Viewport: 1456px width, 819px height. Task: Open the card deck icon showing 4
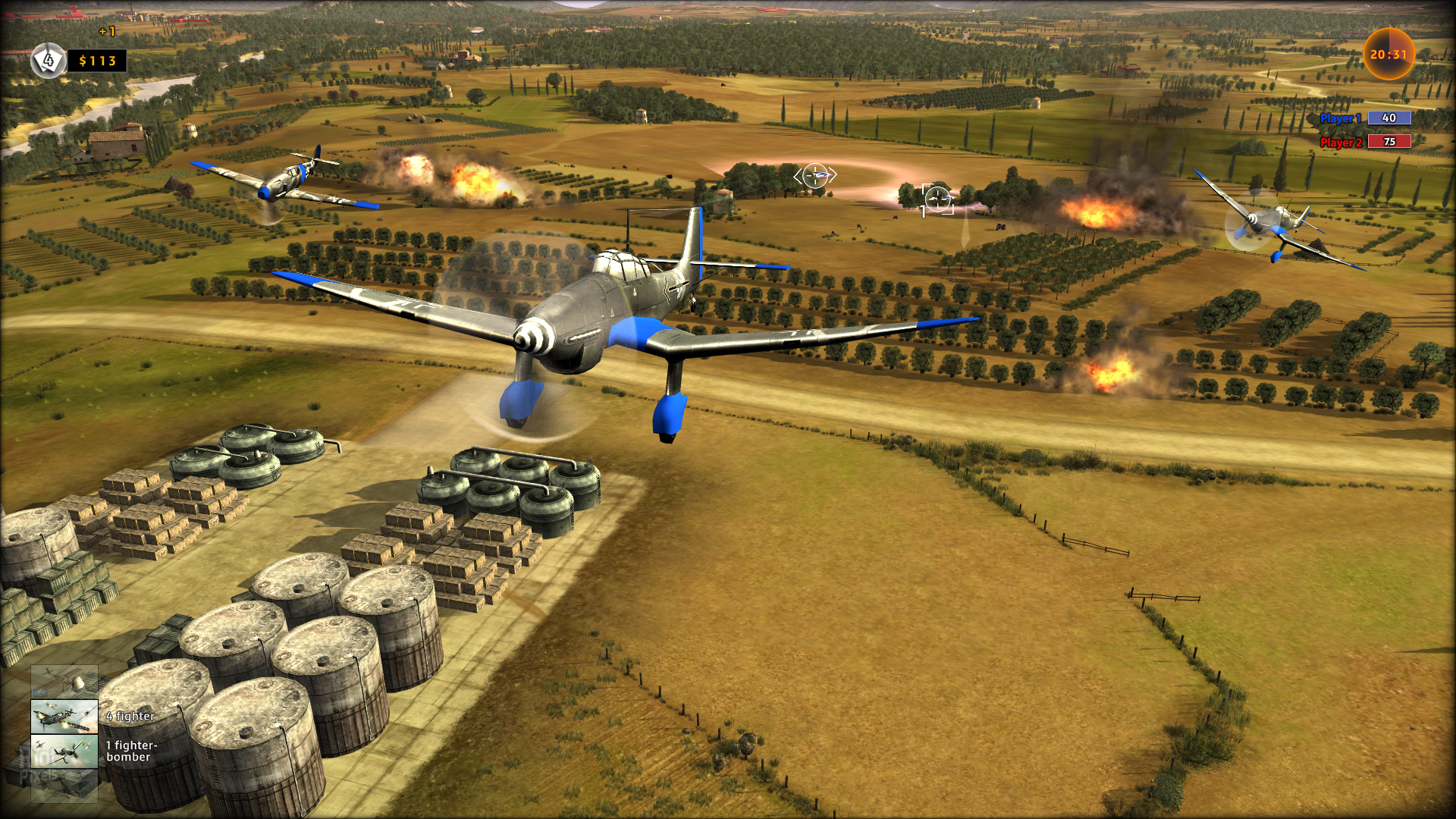click(x=49, y=60)
